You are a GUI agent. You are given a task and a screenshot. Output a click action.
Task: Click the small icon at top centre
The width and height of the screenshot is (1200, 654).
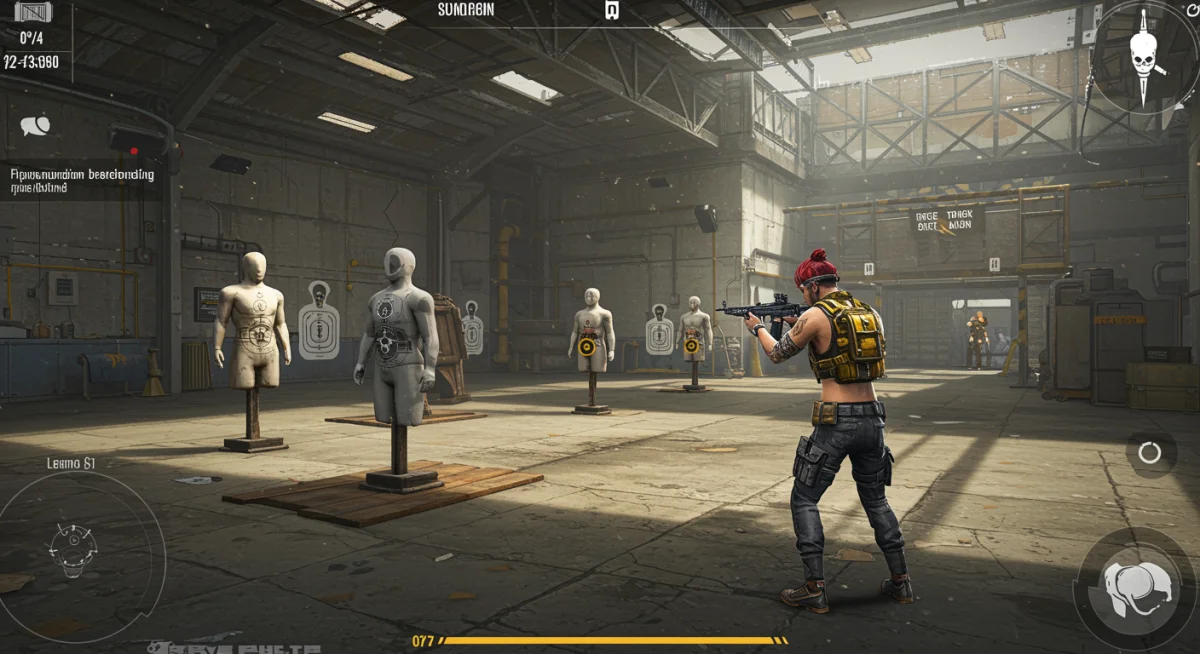[612, 11]
